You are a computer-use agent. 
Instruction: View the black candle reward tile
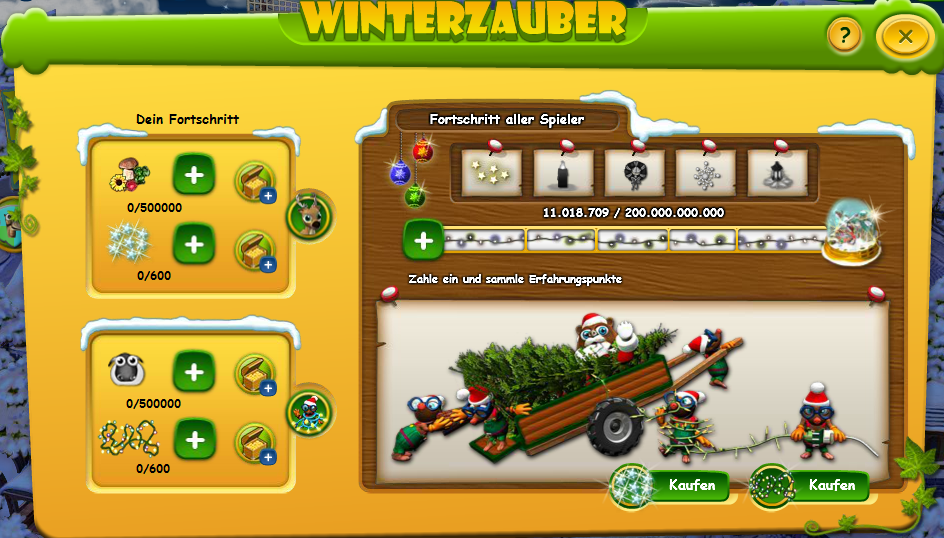click(x=563, y=173)
